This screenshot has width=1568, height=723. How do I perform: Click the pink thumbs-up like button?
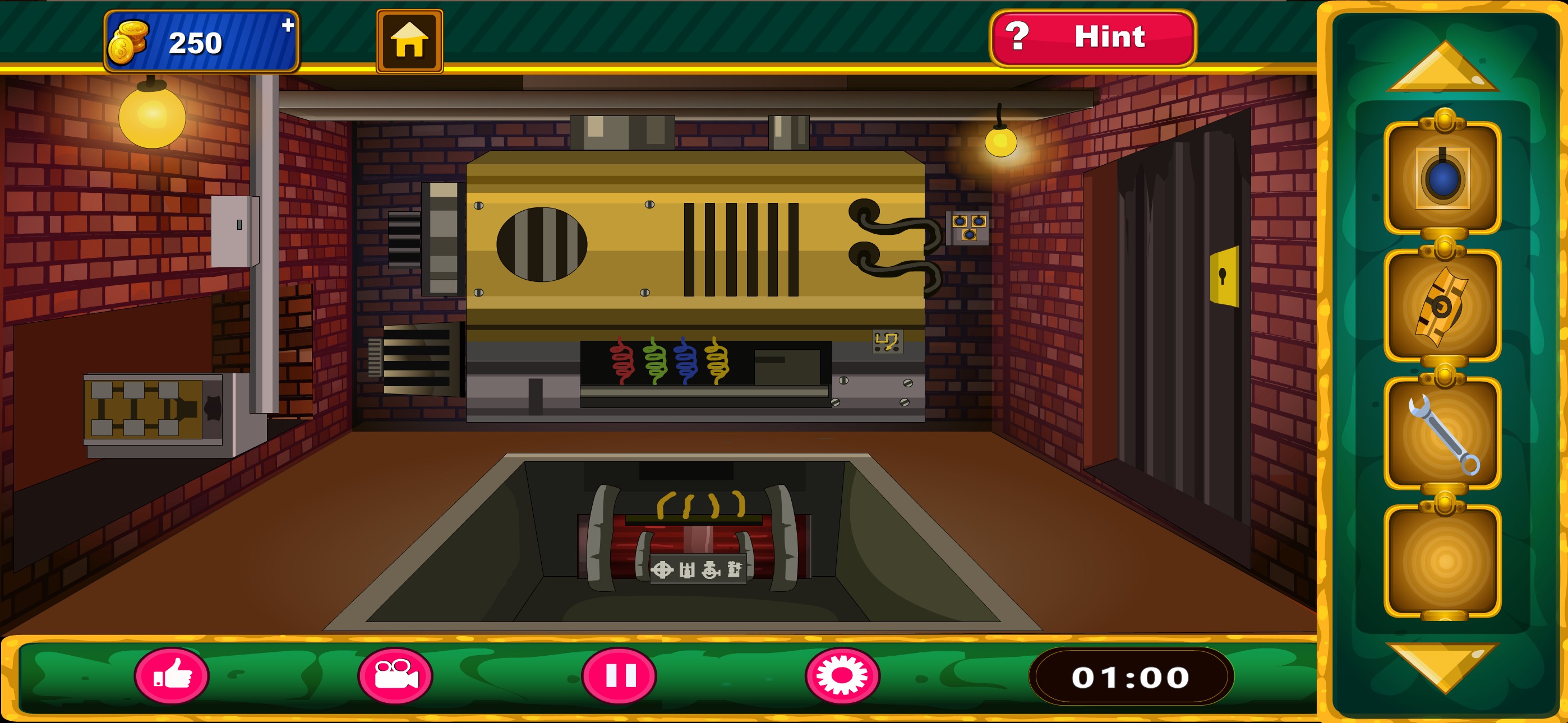(172, 675)
